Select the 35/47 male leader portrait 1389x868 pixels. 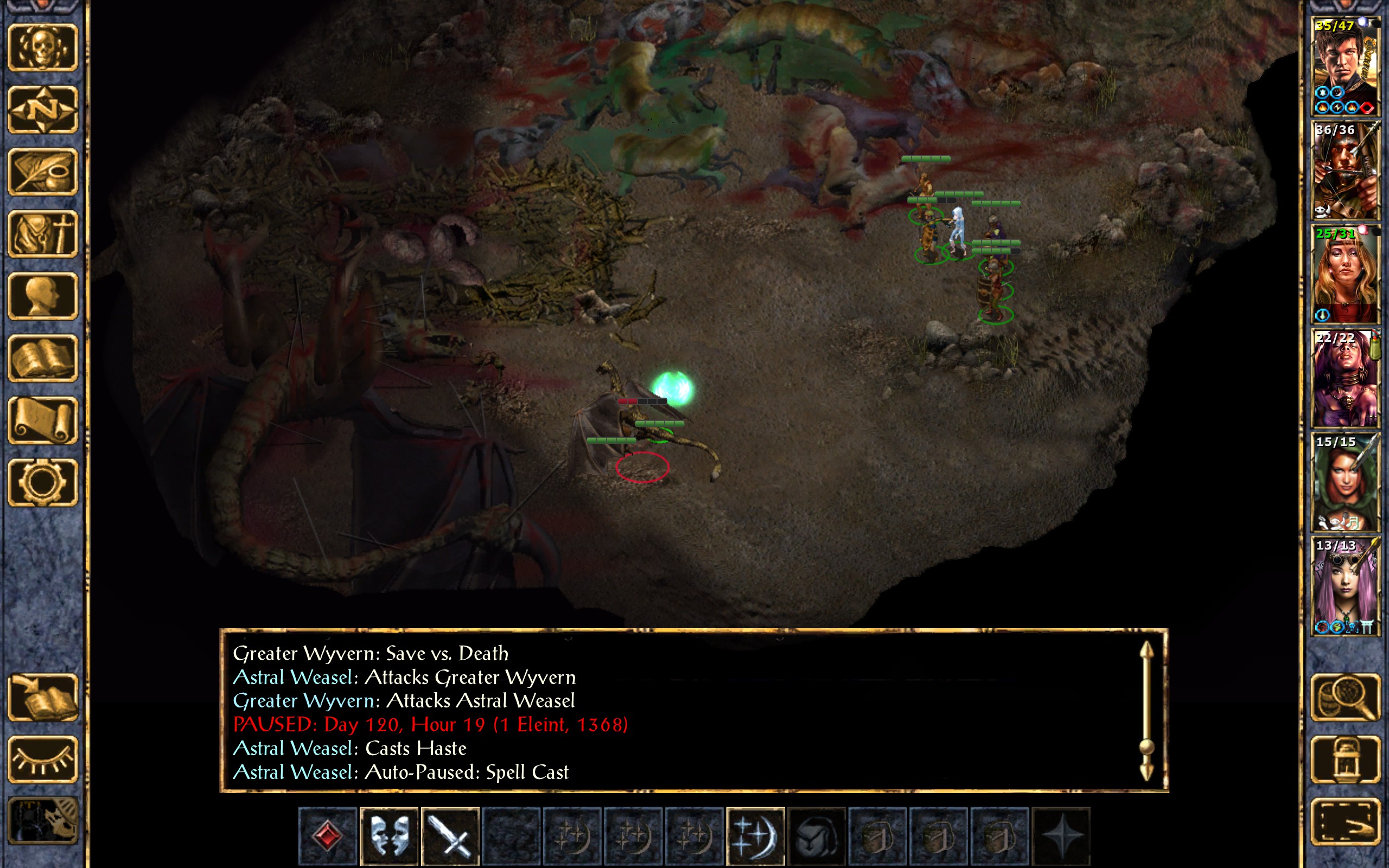coord(1345,66)
